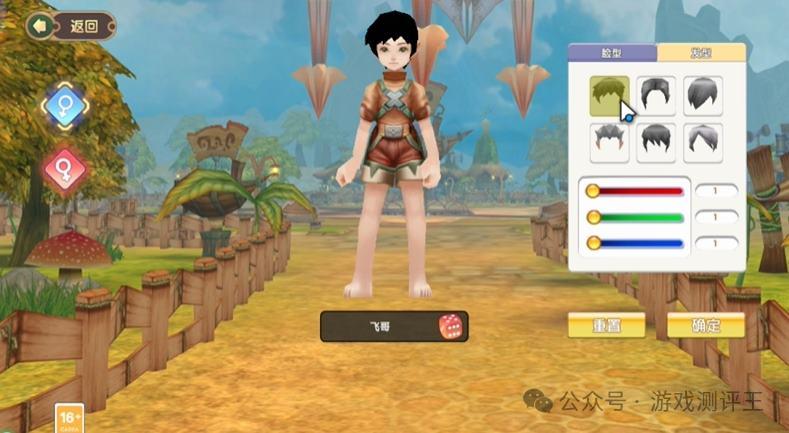Image resolution: width=789 pixels, height=433 pixels.
Task: Choose the red female gender icon
Action: [66, 171]
